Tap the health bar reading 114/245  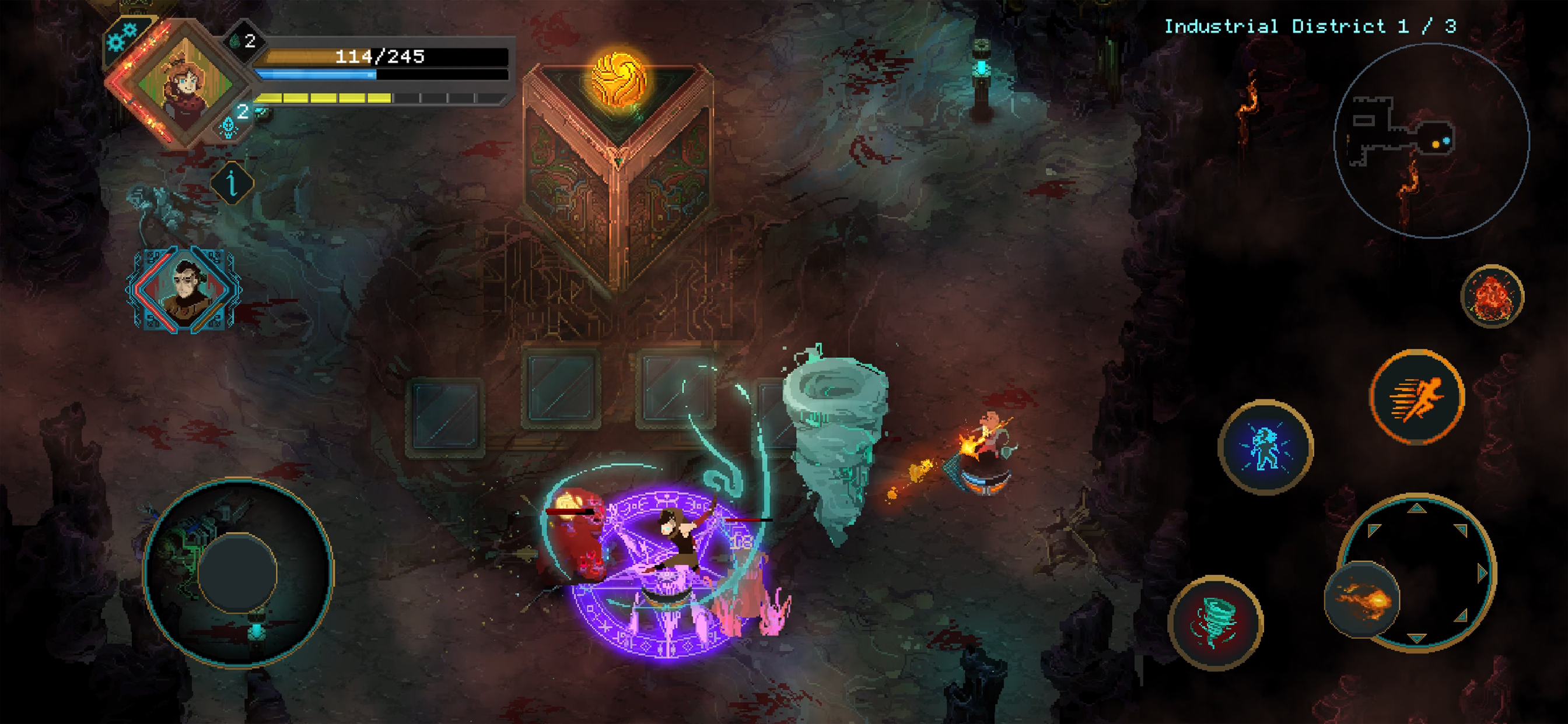coord(379,58)
